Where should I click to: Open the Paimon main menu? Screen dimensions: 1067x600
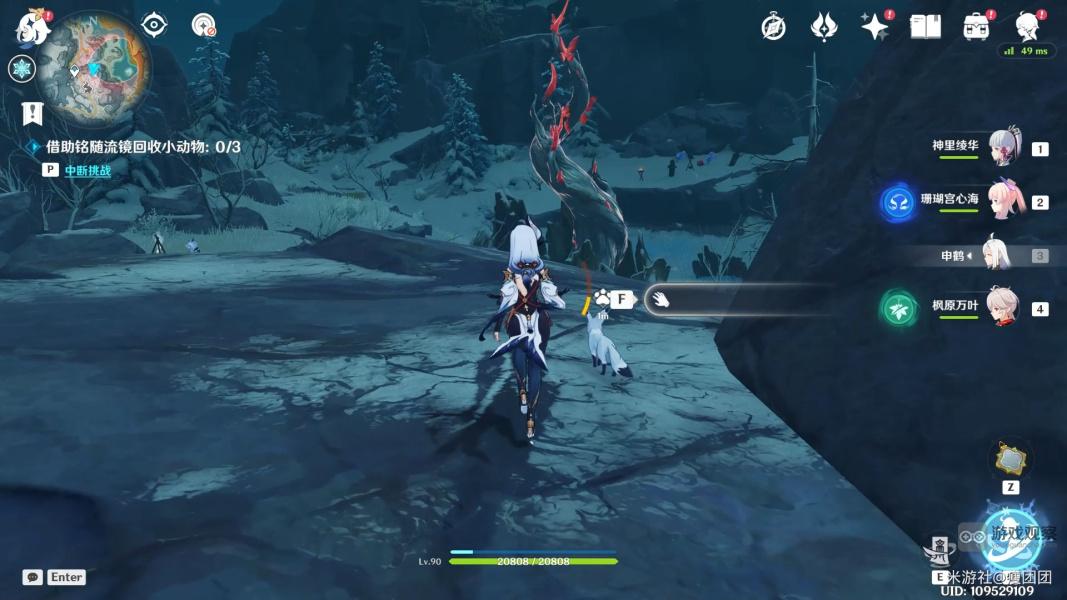pyautogui.click(x=31, y=28)
